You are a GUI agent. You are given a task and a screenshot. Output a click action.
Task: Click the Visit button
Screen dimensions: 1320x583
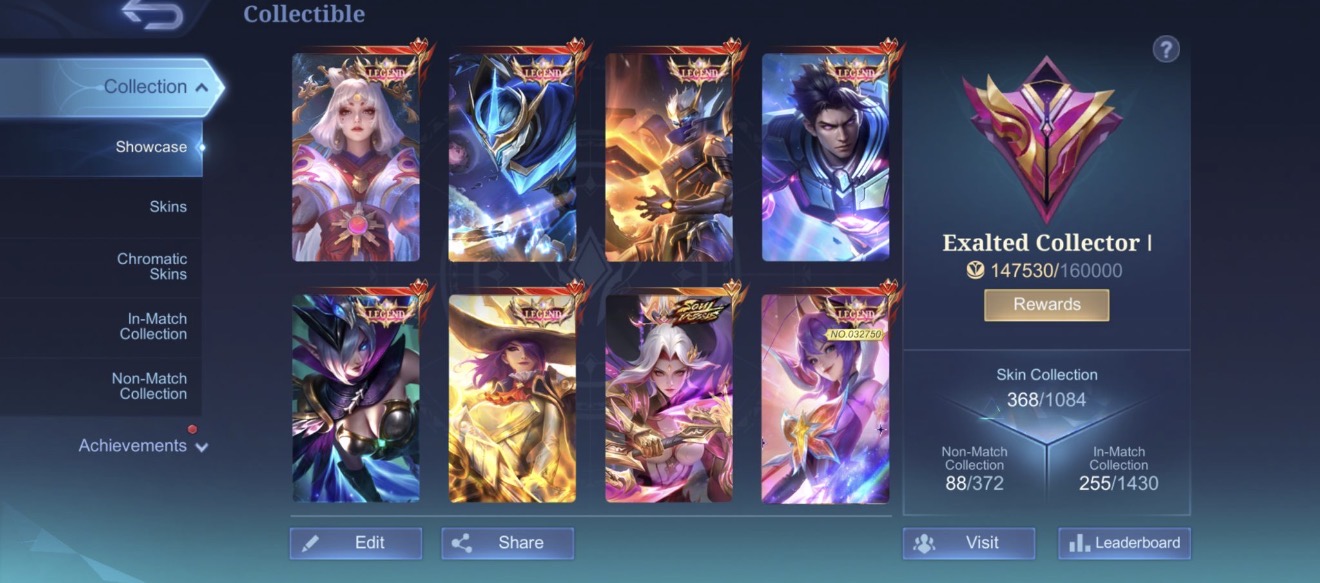pos(968,543)
